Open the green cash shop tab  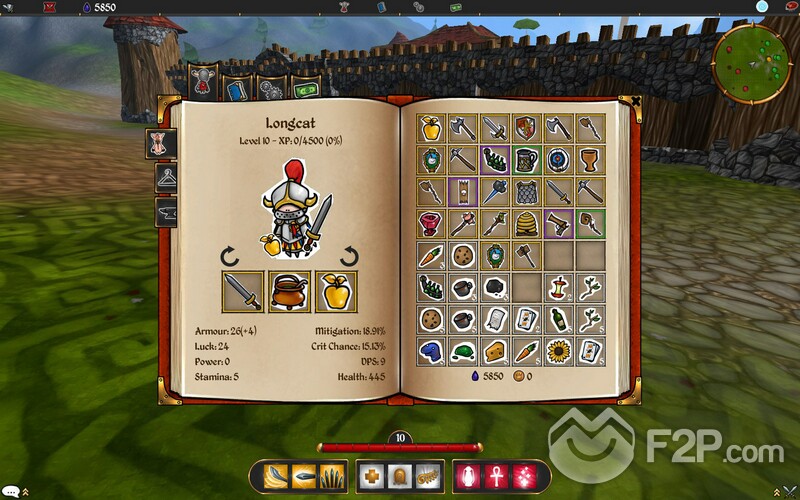(303, 89)
